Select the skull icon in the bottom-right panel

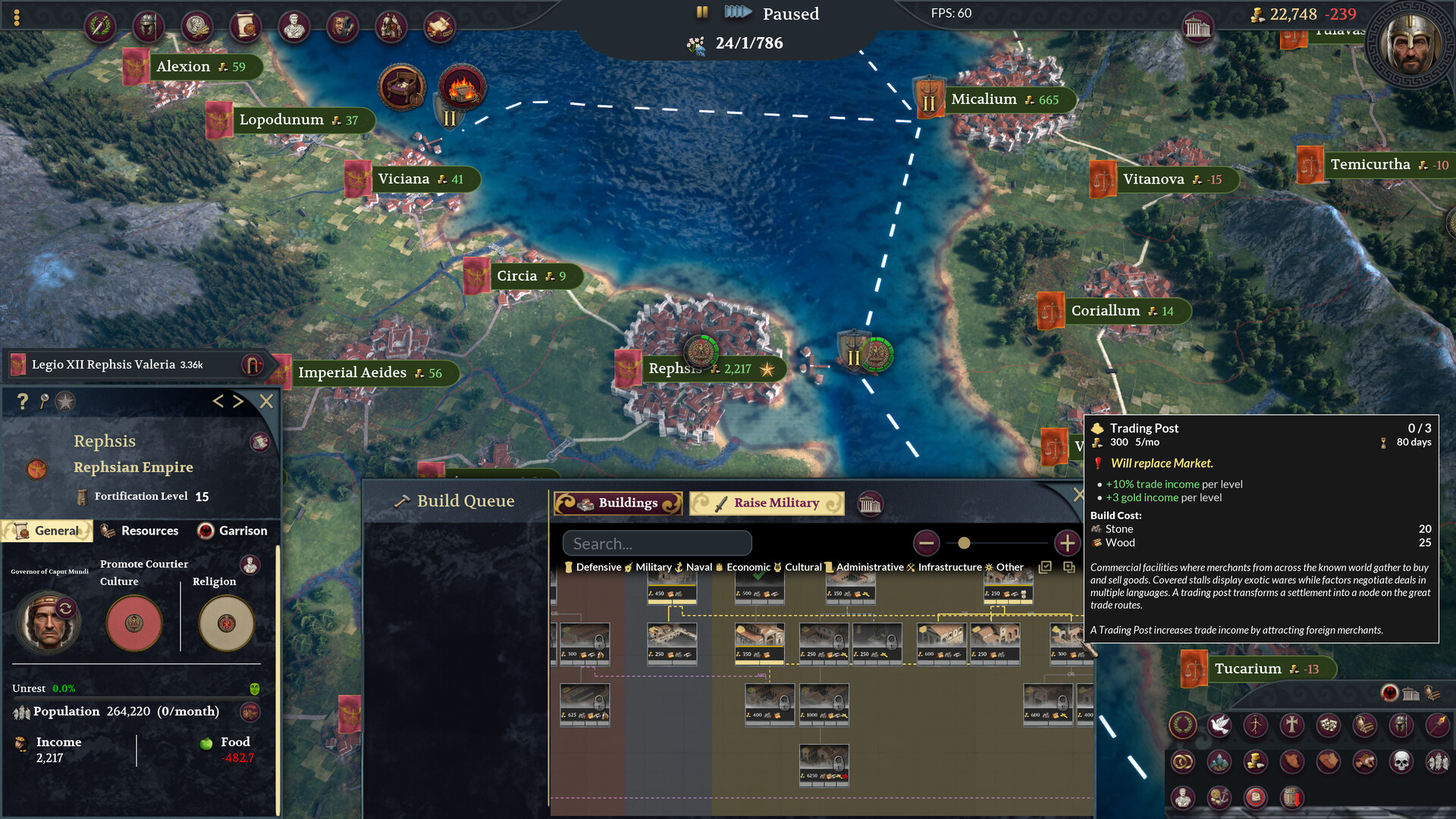click(1401, 762)
